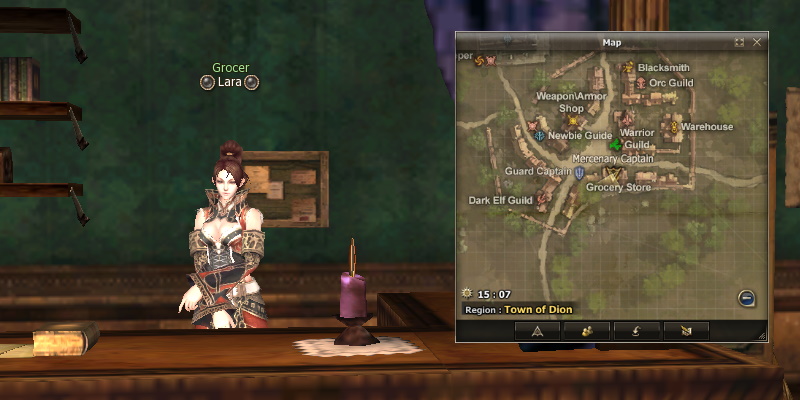Click the Weapon\Armor Shop marker

click(x=573, y=121)
